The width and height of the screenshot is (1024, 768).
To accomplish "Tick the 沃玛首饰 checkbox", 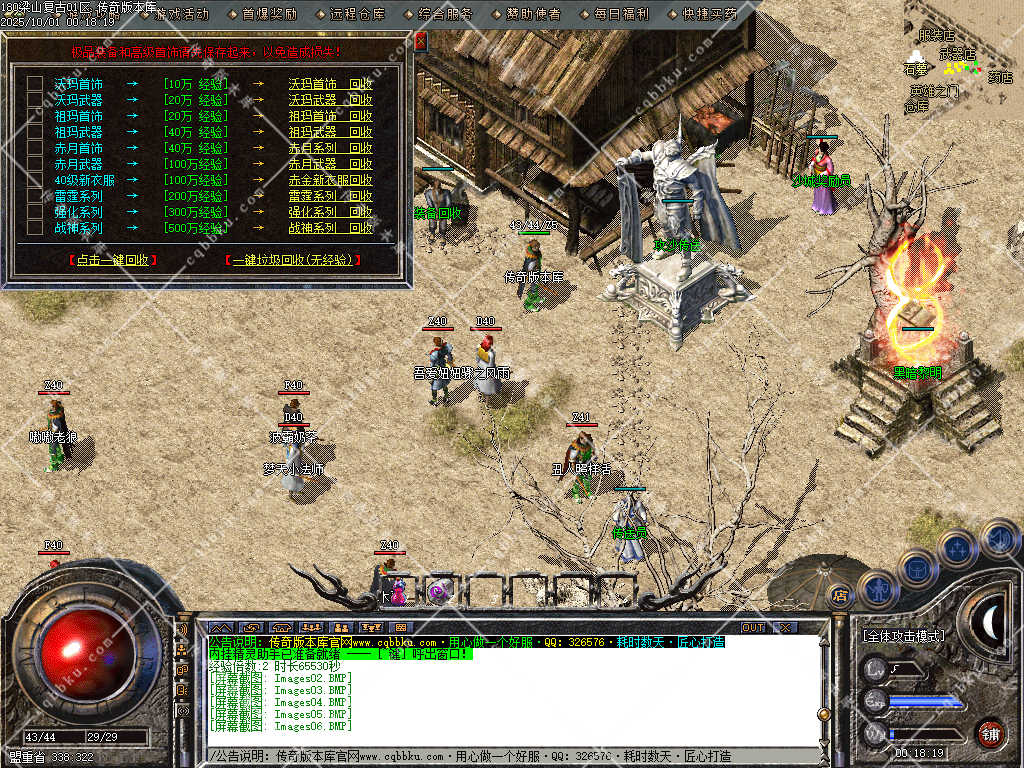I will [x=35, y=84].
